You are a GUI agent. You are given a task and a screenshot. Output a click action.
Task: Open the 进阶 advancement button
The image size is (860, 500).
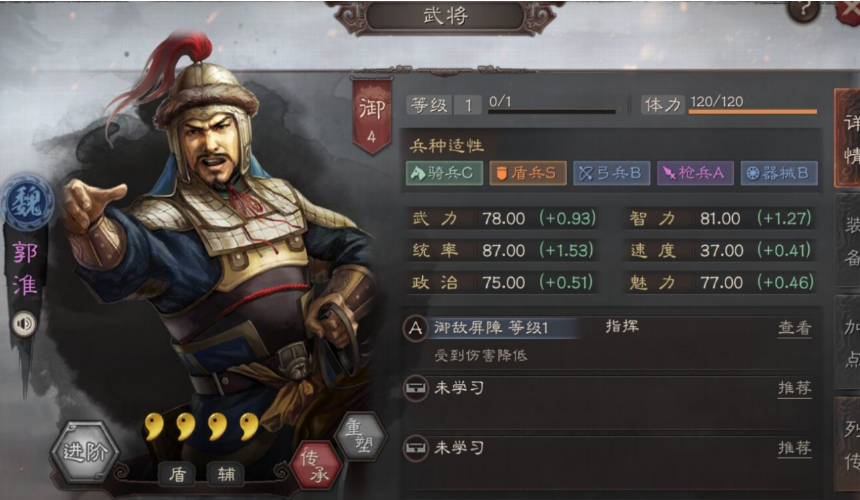84,452
